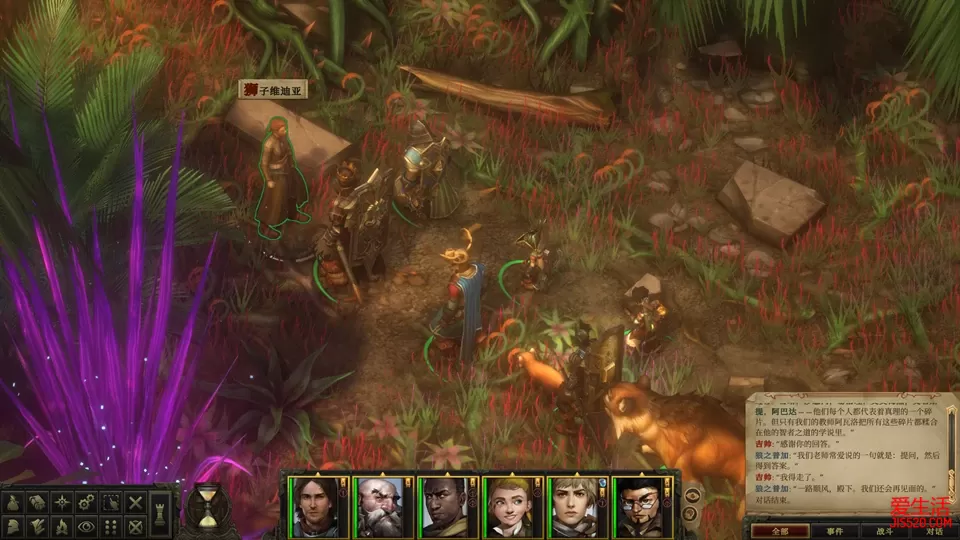This screenshot has width=960, height=540.
Task: Open kingdom management via the rook icon
Action: (161, 513)
